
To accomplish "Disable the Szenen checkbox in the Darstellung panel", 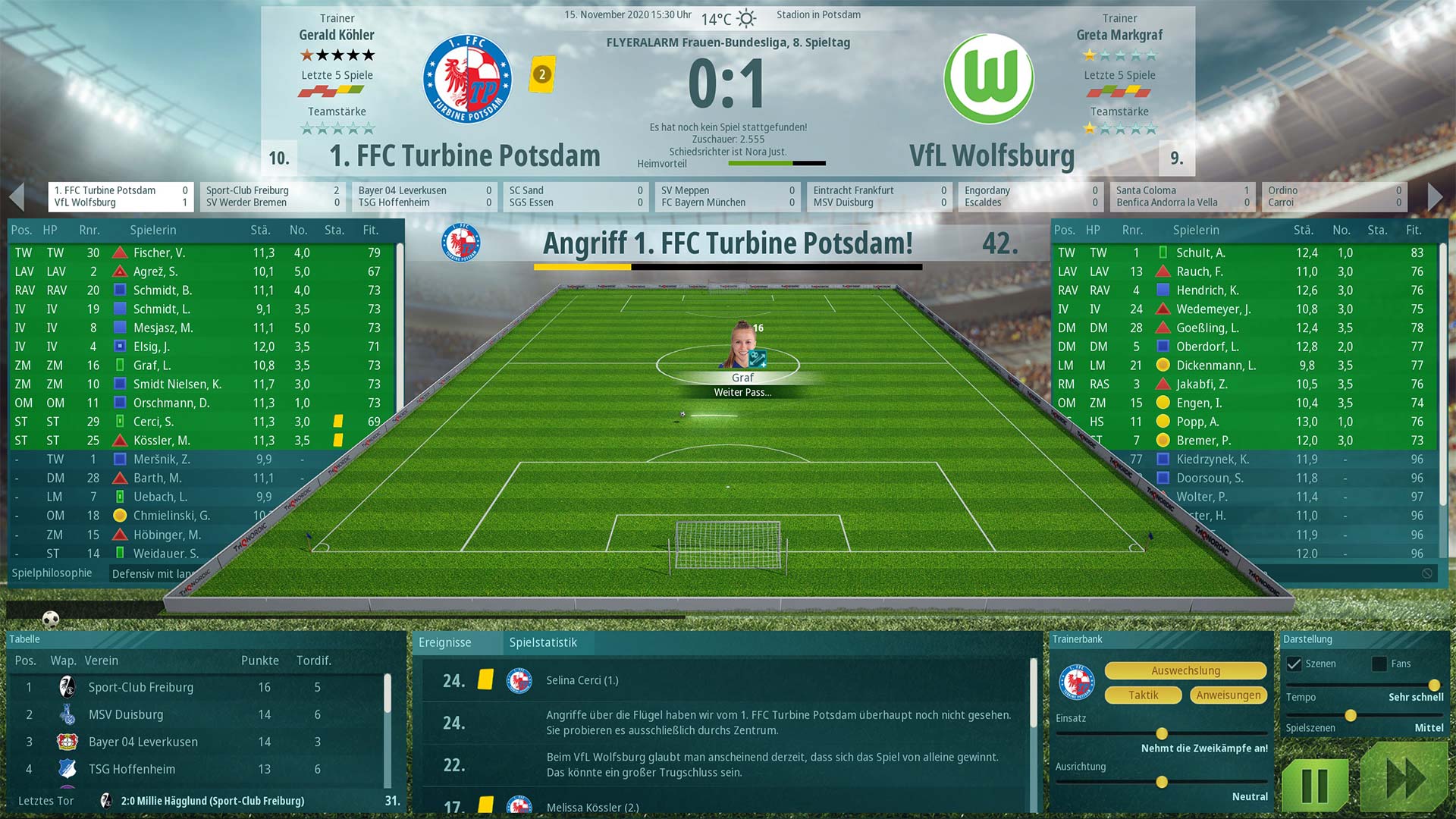I will (1294, 663).
